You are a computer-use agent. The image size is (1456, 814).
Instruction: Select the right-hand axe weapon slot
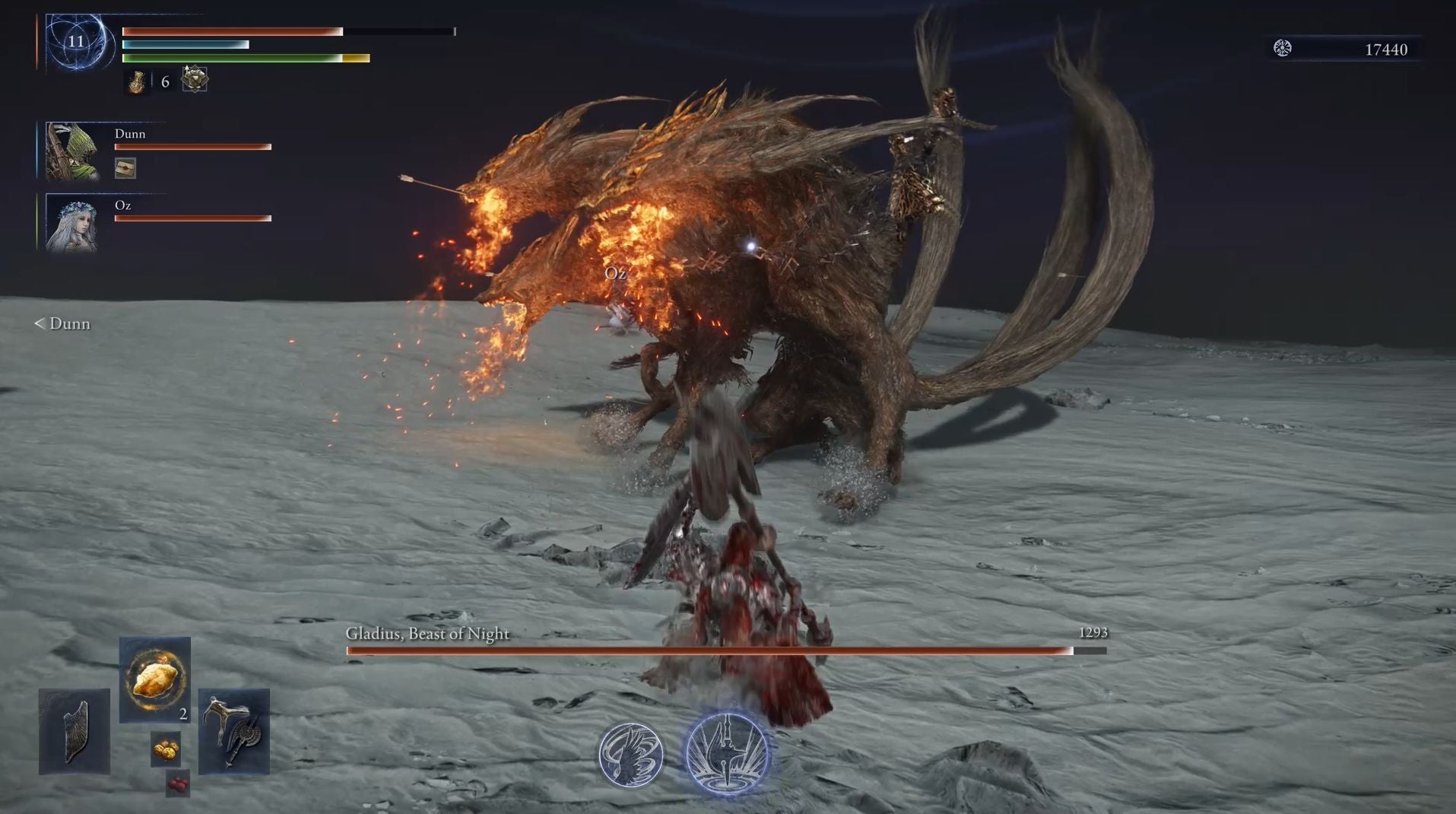point(234,731)
